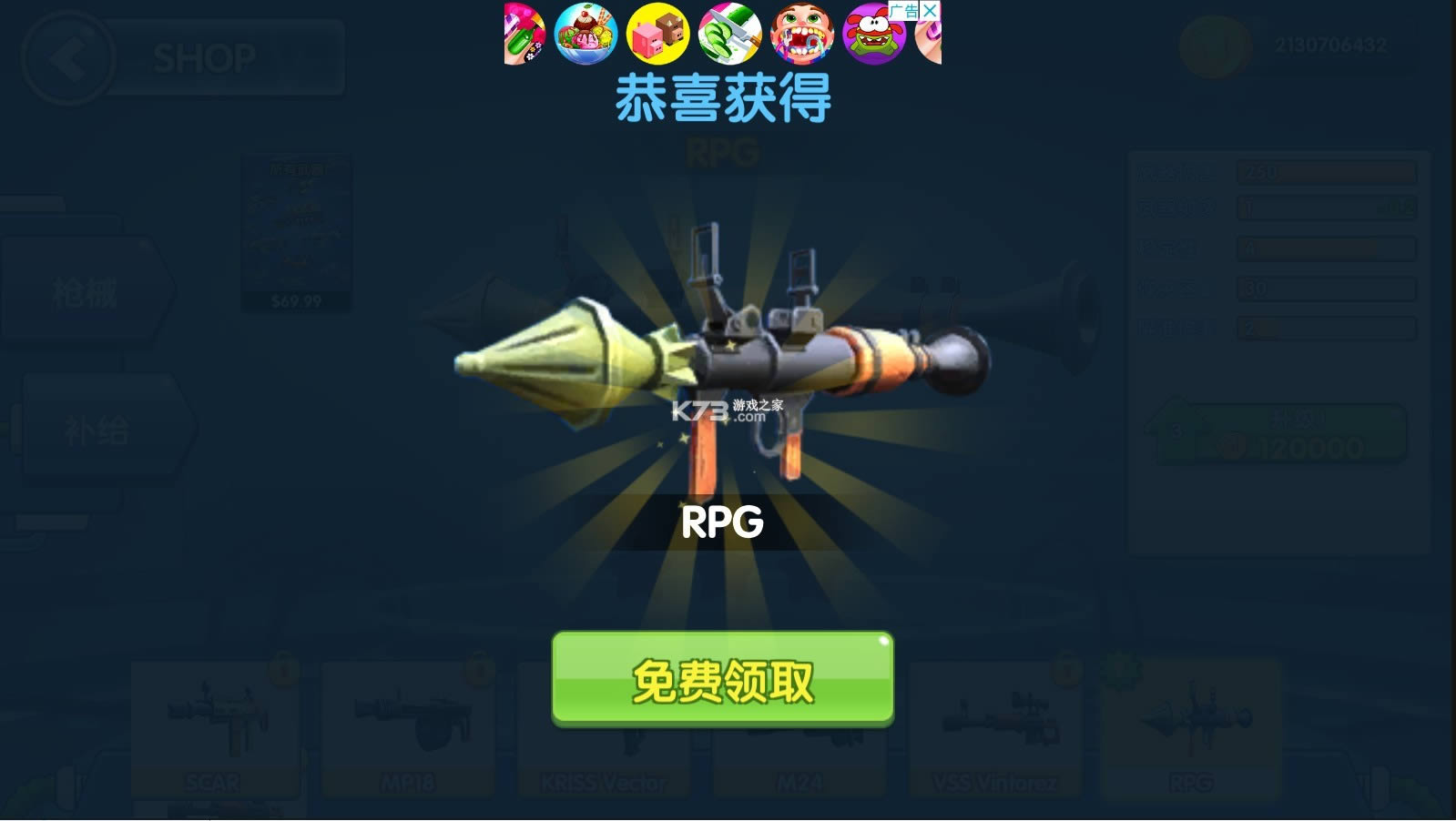The height and width of the screenshot is (821, 1456).
Task: Select the MP18 weapon thumbnail
Action: (410, 728)
